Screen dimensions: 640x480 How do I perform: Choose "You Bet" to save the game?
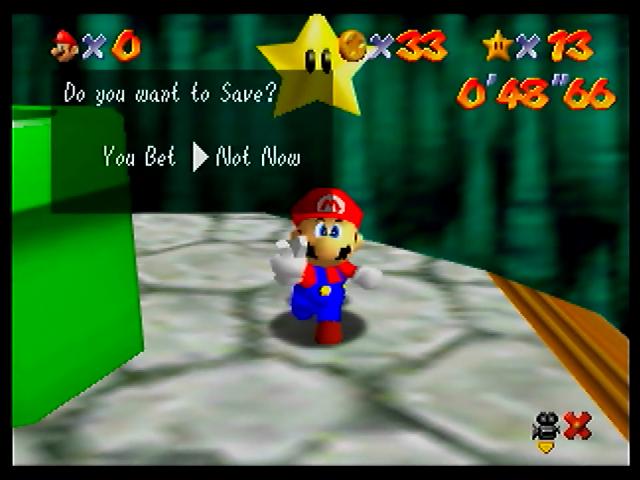pos(139,156)
